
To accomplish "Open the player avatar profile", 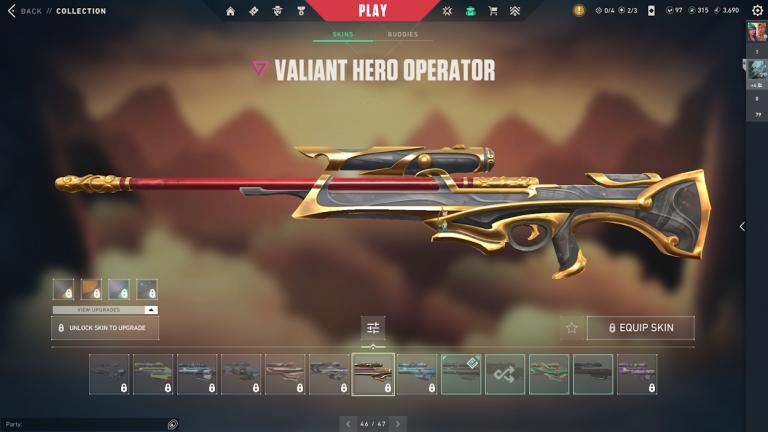I will (756, 33).
